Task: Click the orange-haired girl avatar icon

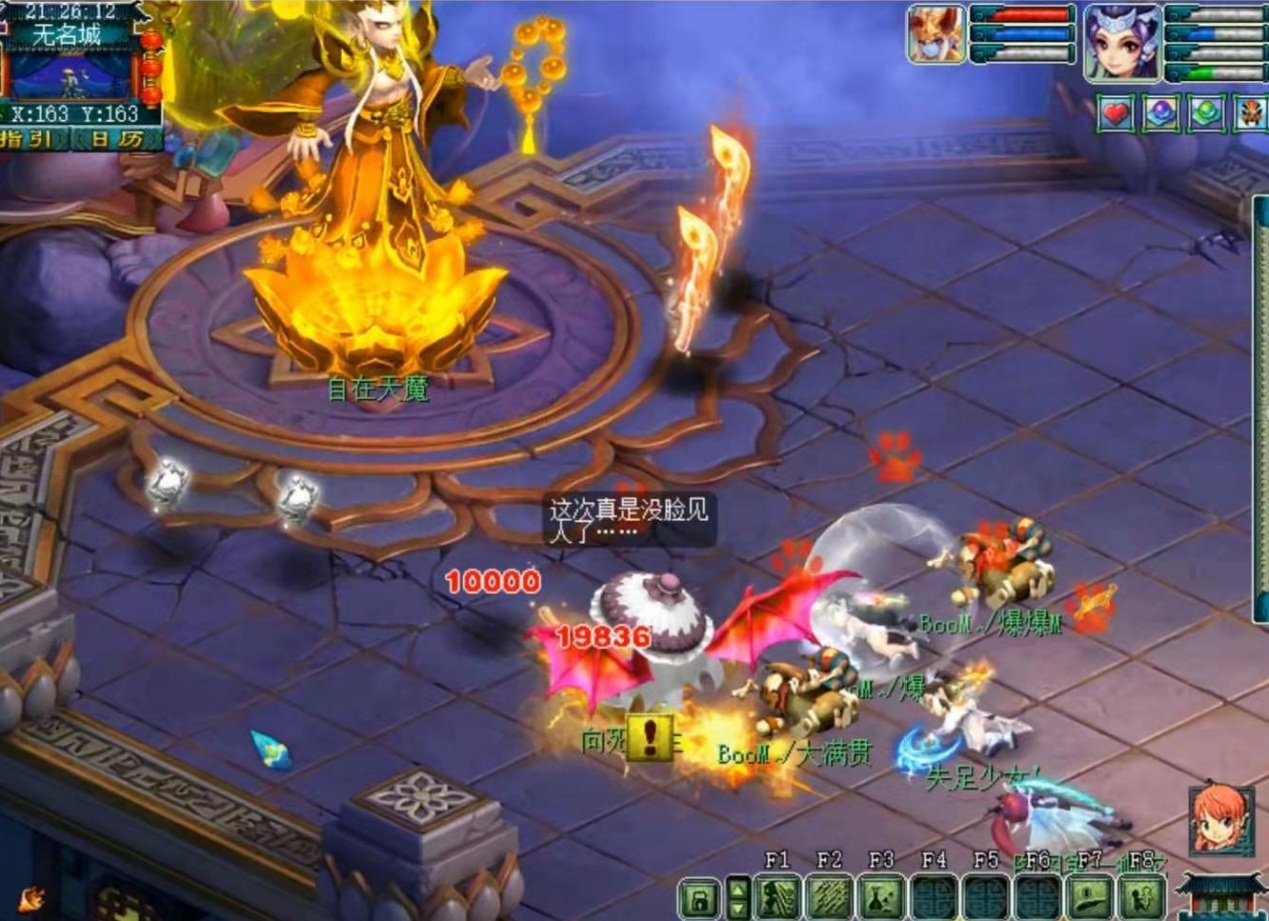Action: 1221,820
